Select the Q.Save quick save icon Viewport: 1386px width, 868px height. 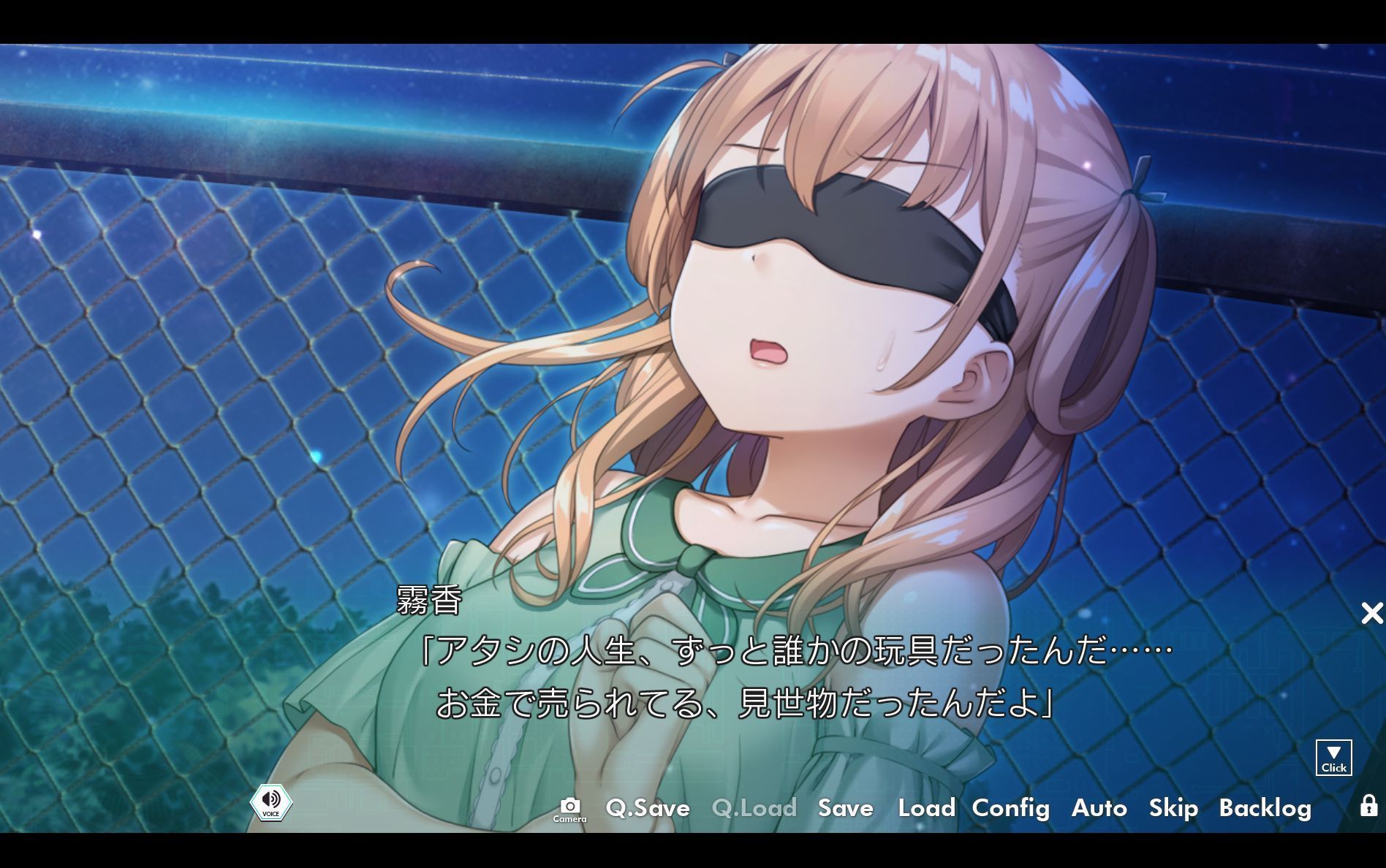click(x=648, y=809)
